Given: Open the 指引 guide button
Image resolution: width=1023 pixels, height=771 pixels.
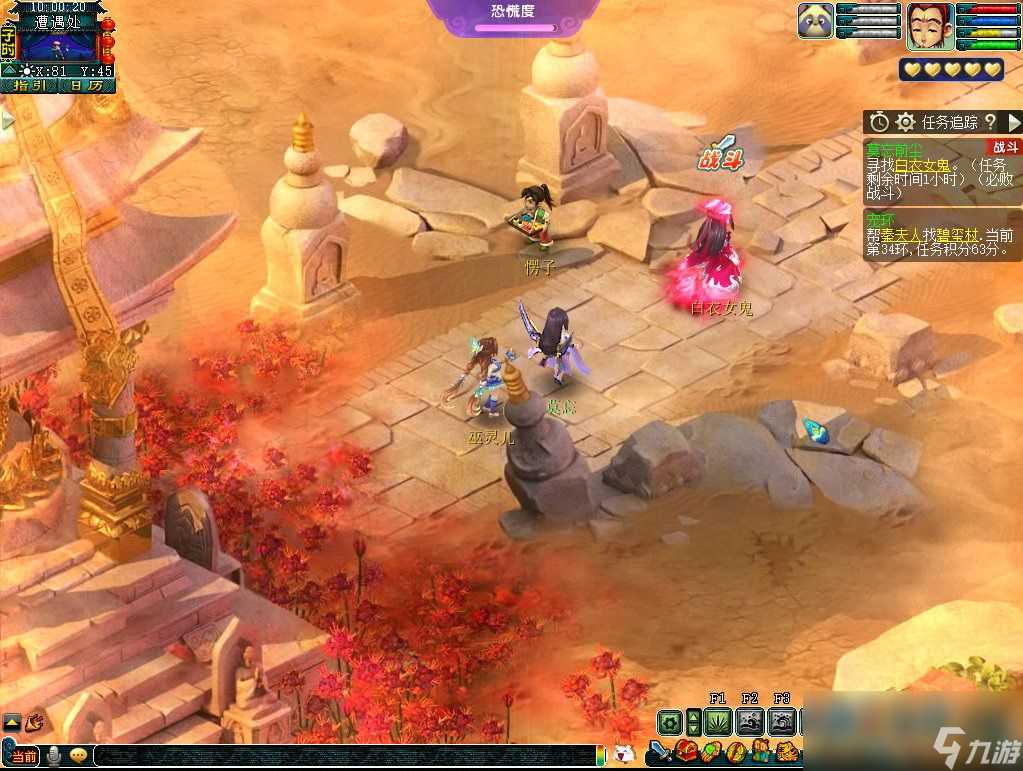Looking at the screenshot, I should pyautogui.click(x=30, y=86).
